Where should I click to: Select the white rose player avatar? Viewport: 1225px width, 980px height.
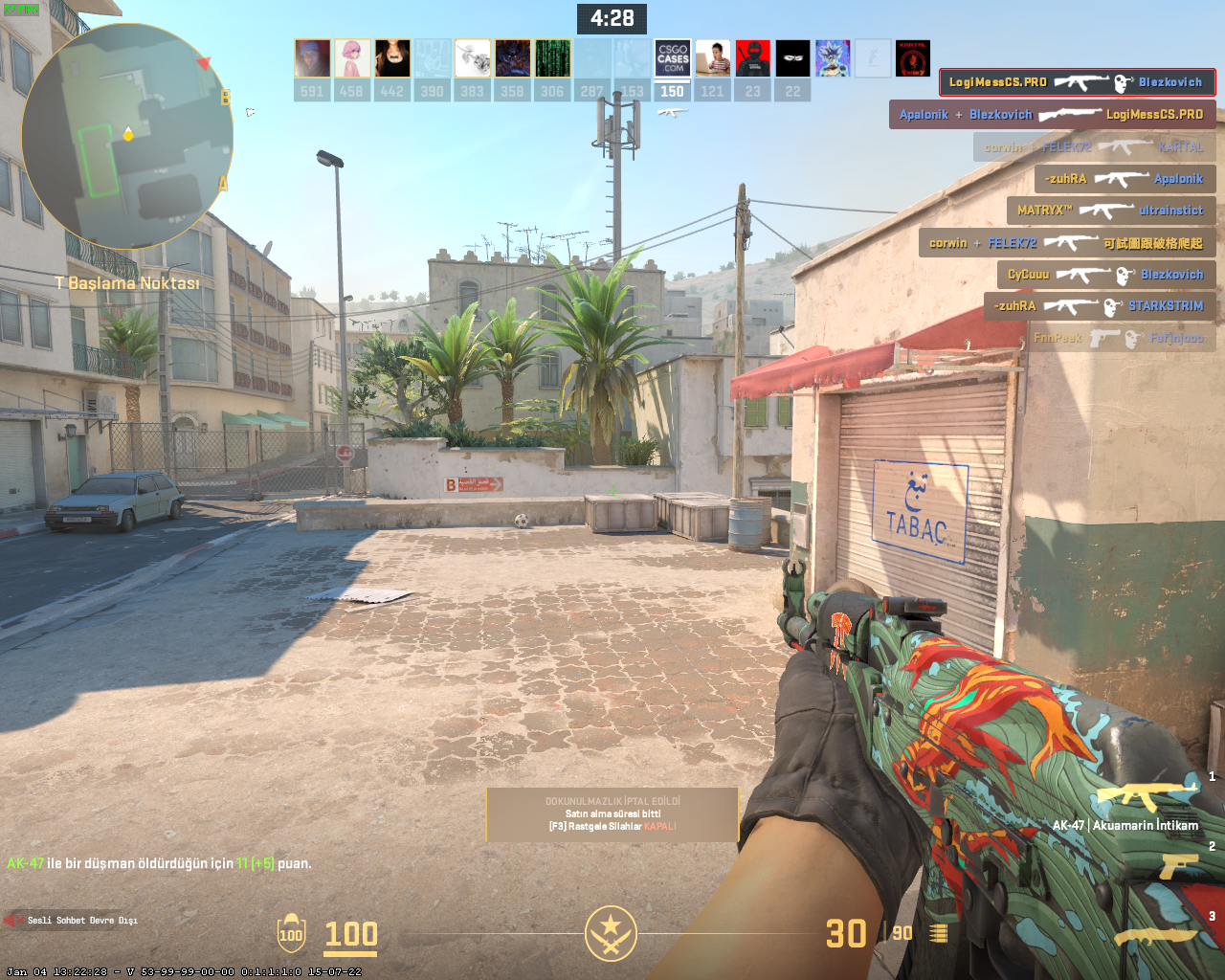click(473, 58)
